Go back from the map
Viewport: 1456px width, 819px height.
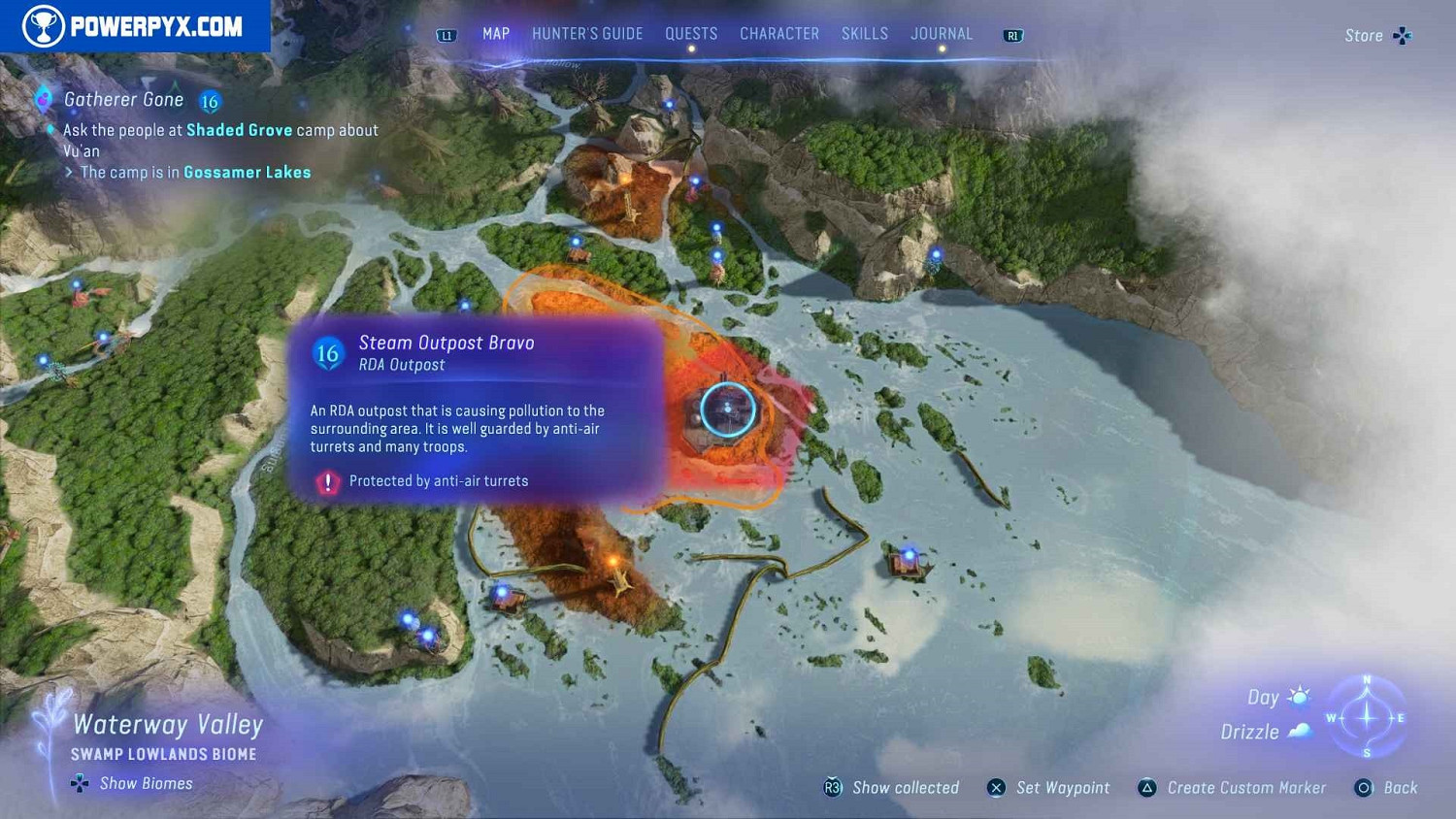[x=1386, y=788]
